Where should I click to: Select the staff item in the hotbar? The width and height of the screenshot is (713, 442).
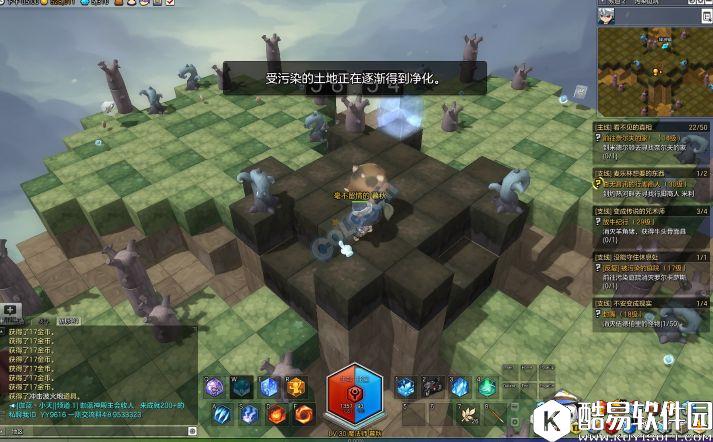493,414
